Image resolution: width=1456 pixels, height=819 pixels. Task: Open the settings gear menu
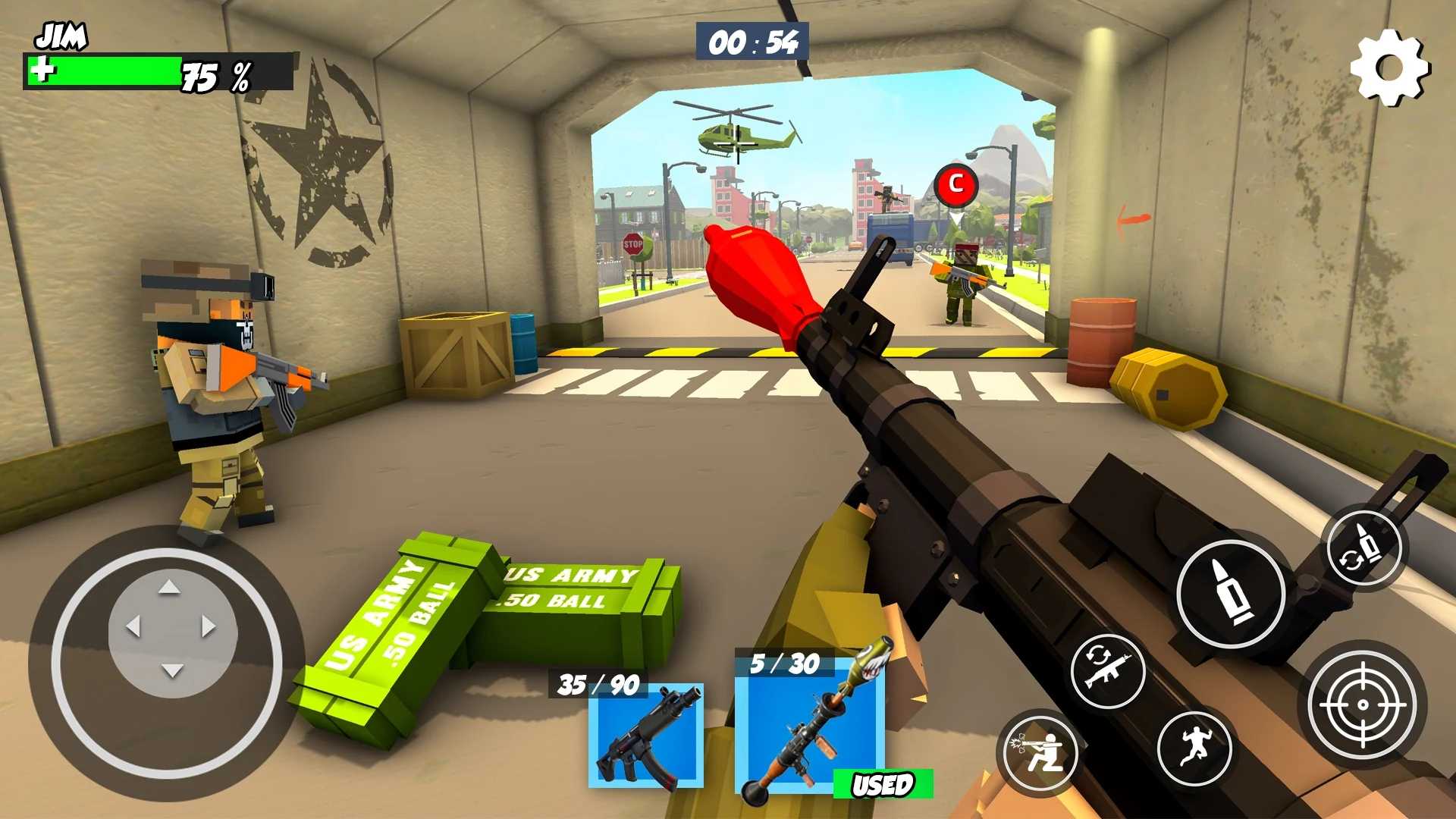coord(1390,68)
